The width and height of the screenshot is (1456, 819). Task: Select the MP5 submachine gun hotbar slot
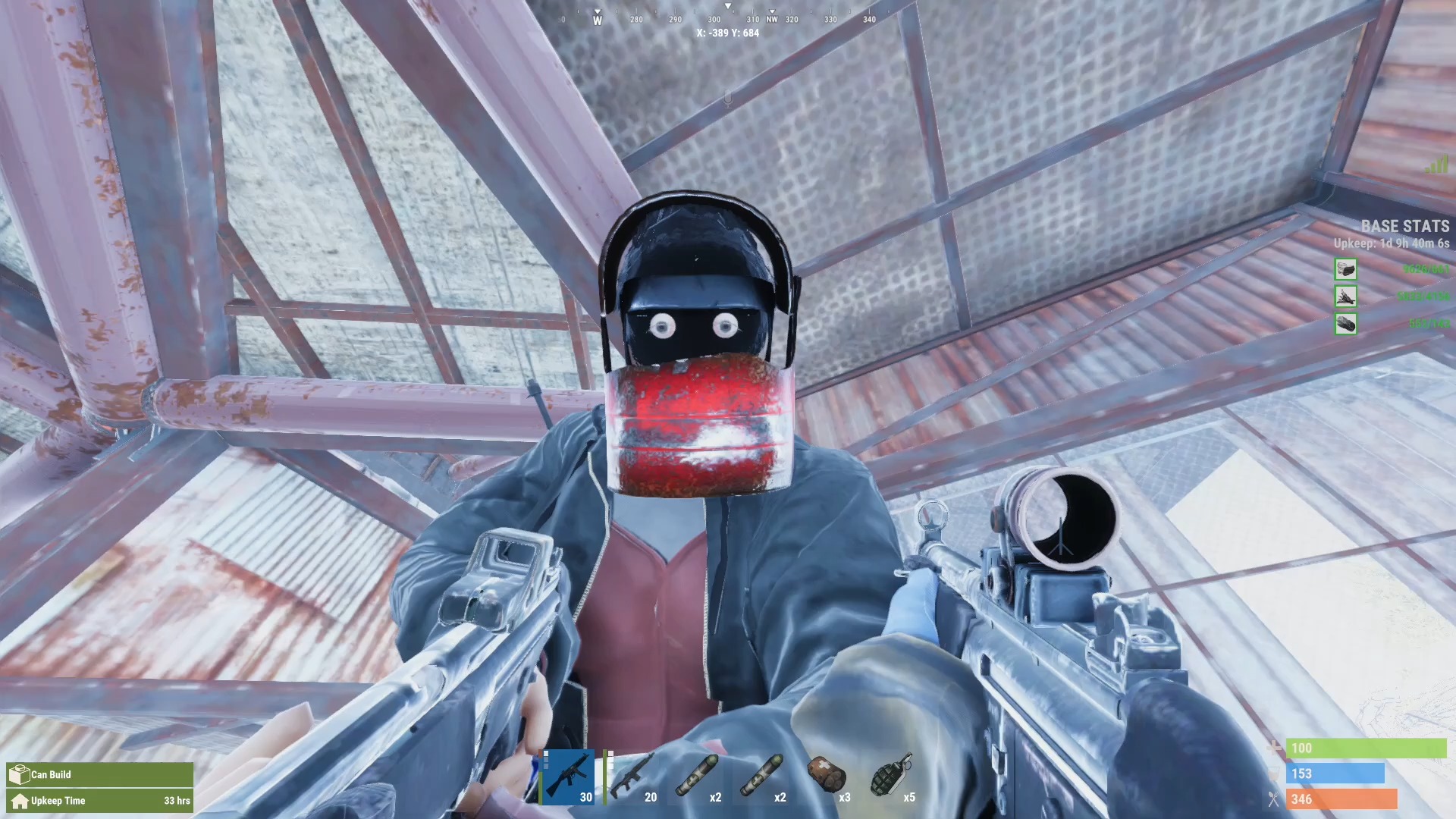coord(568,777)
